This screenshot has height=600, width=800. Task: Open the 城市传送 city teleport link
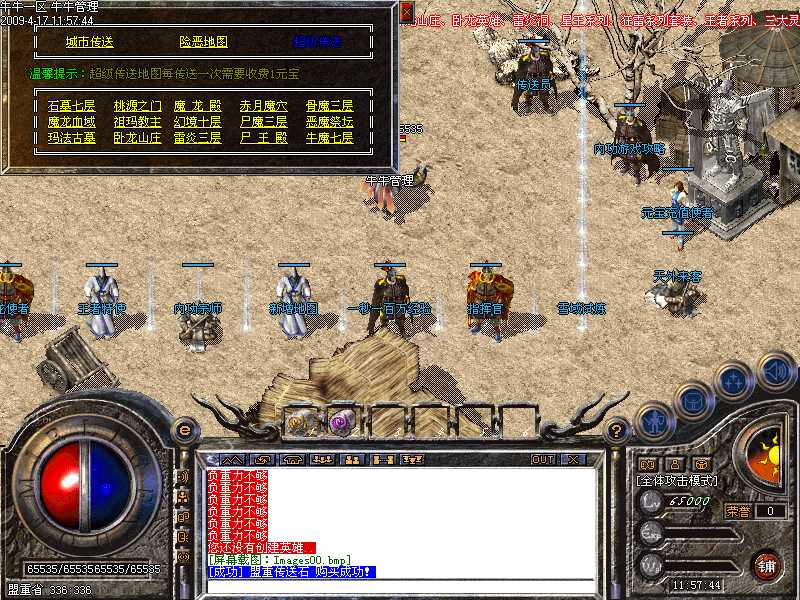click(90, 42)
